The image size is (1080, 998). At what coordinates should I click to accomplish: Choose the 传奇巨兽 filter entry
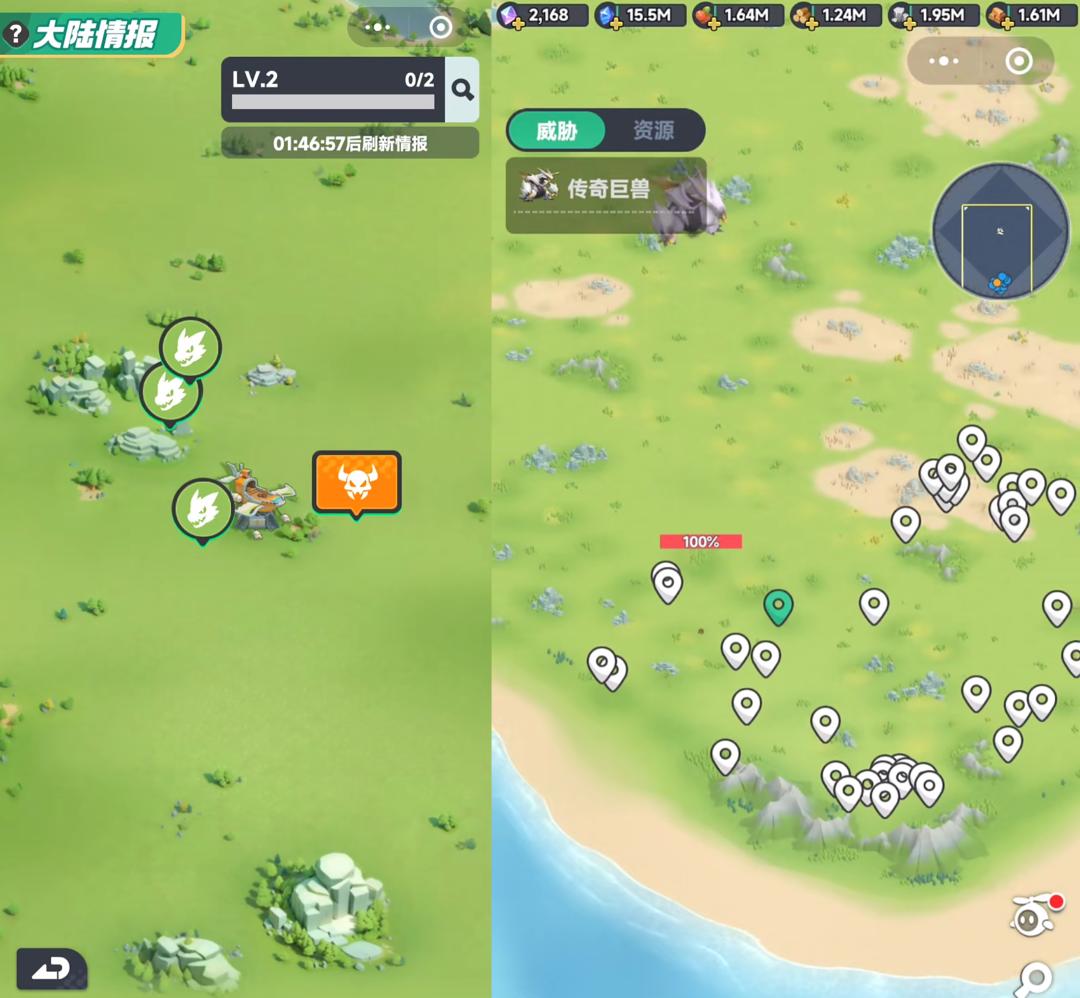click(x=605, y=189)
